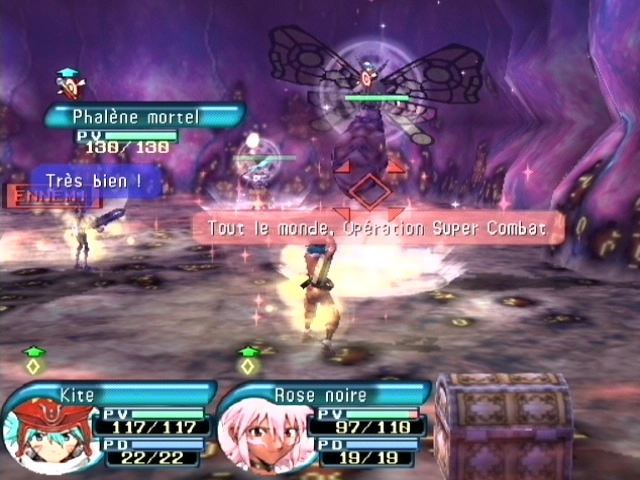Click the Phalène mortel target name panel
The height and width of the screenshot is (480, 640).
pos(143,116)
